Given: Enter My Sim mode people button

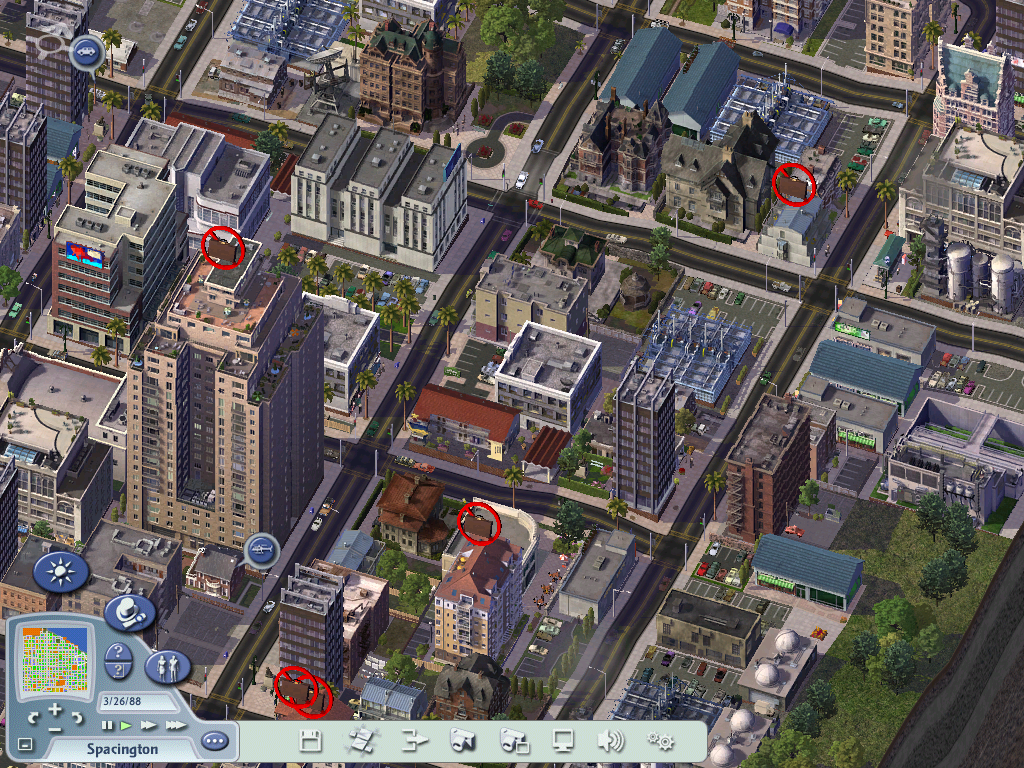Looking at the screenshot, I should 168,665.
